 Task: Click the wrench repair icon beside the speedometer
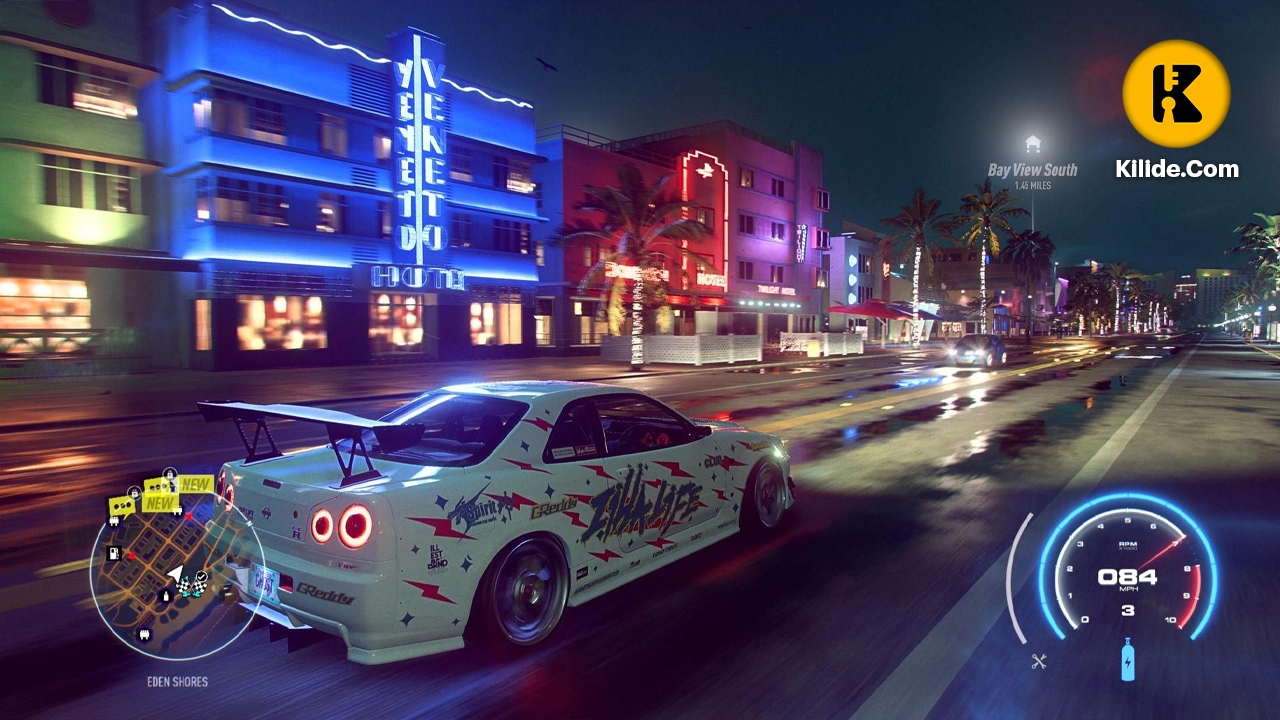[1037, 660]
